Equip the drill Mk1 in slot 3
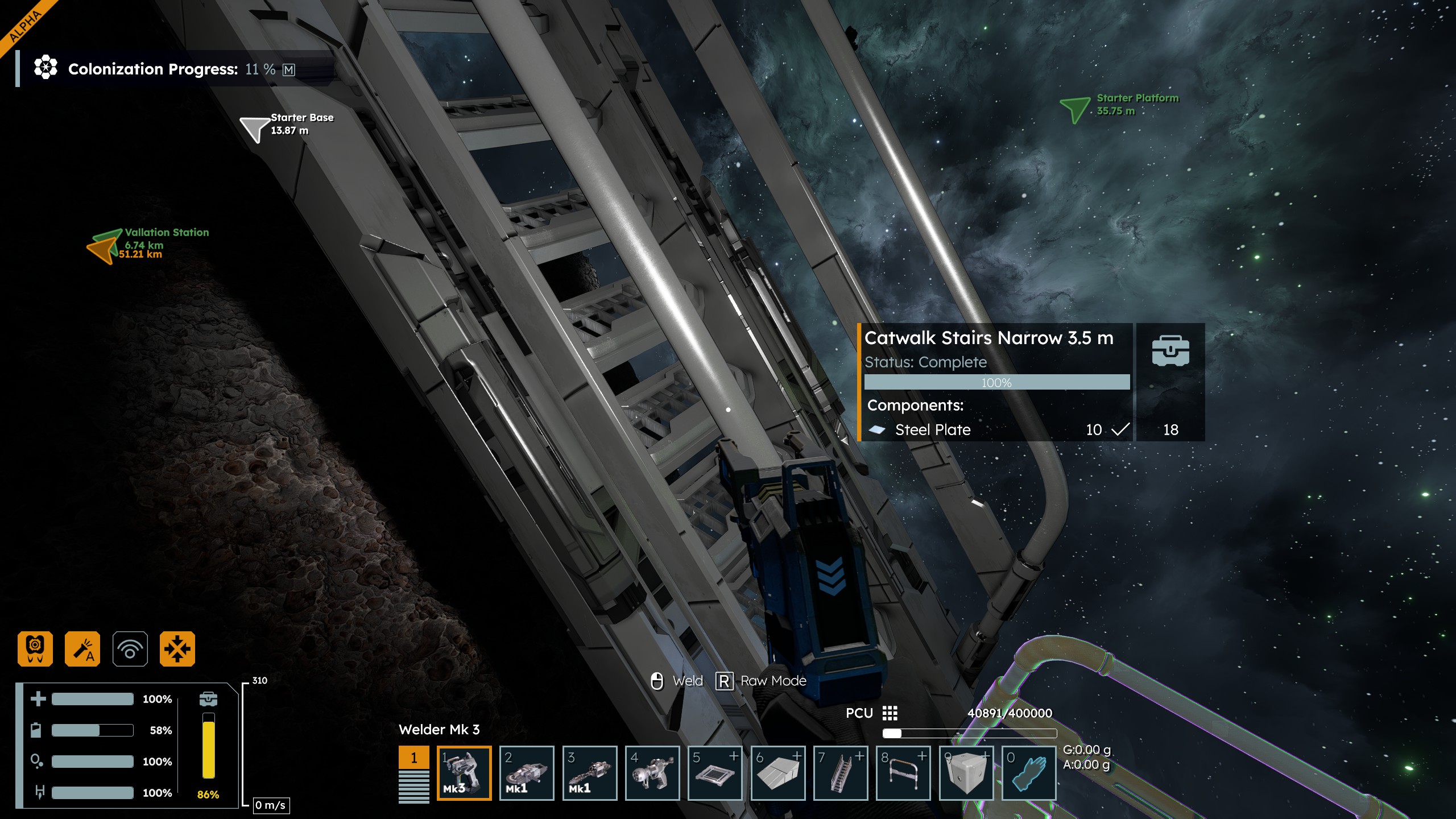 tap(589, 772)
